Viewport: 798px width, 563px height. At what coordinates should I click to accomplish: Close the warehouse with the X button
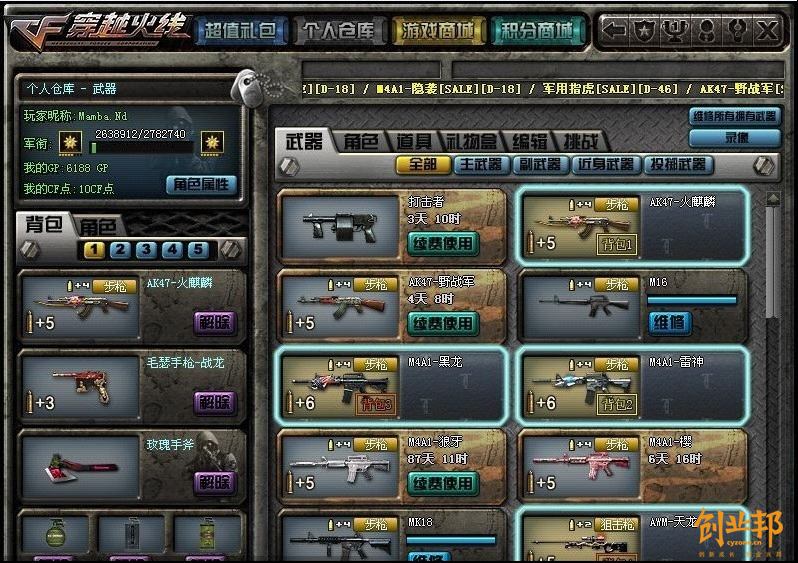(x=767, y=30)
